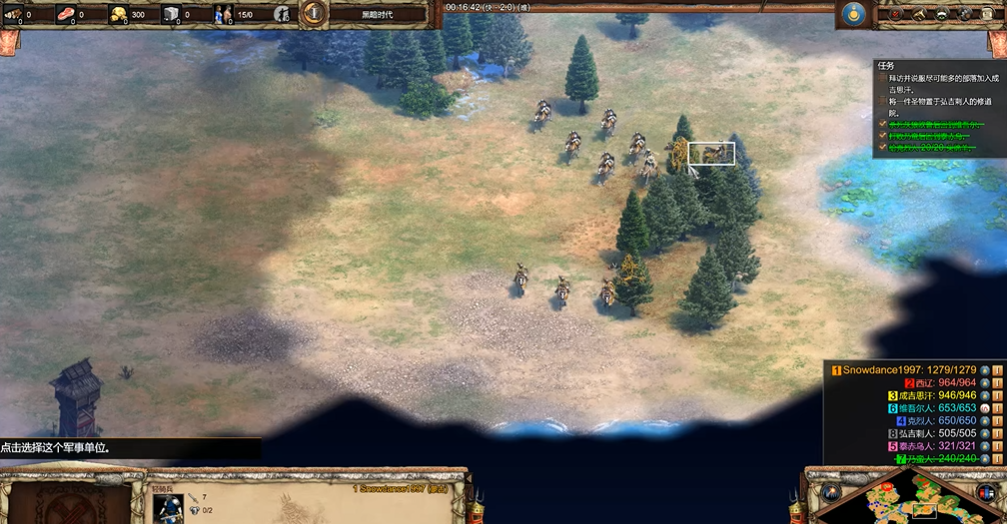Click the horn icon in top bar
Viewport: 1007px width, 524px height.
tap(919, 14)
